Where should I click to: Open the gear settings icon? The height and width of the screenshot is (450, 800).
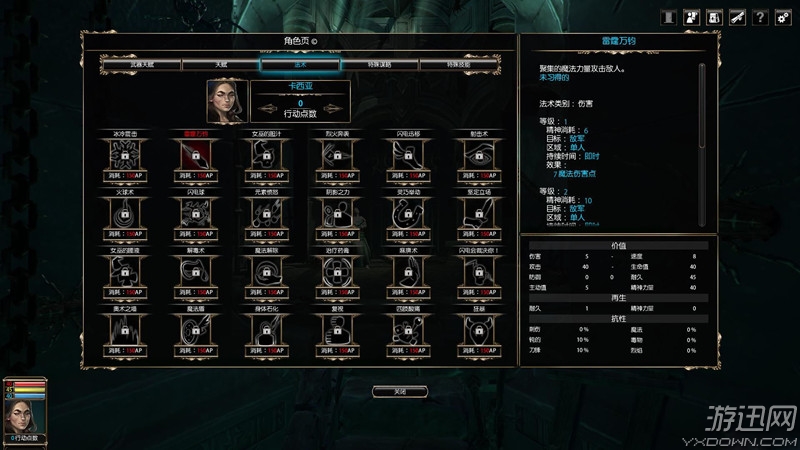coord(782,18)
